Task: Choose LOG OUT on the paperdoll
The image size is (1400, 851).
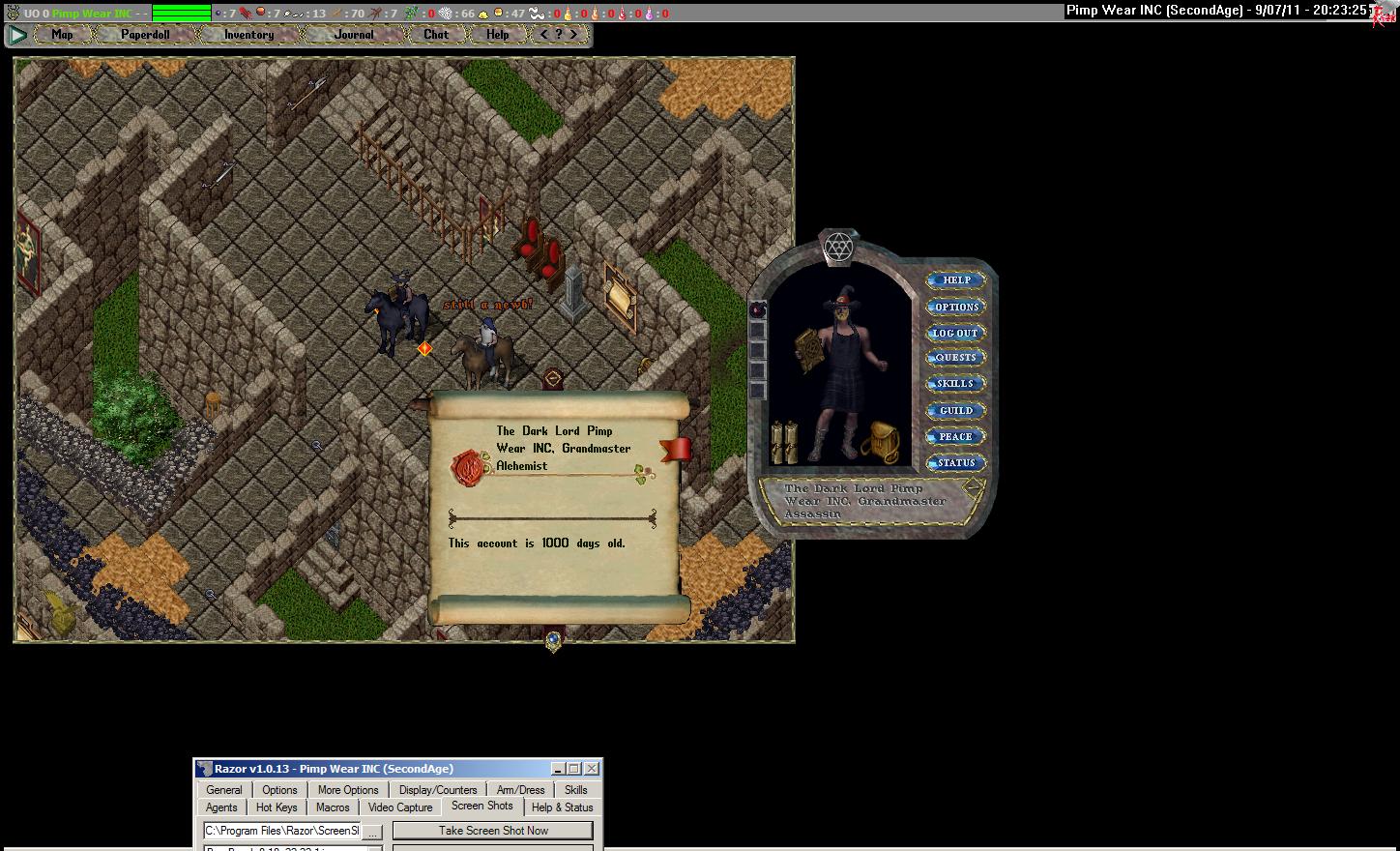Action: click(x=955, y=333)
